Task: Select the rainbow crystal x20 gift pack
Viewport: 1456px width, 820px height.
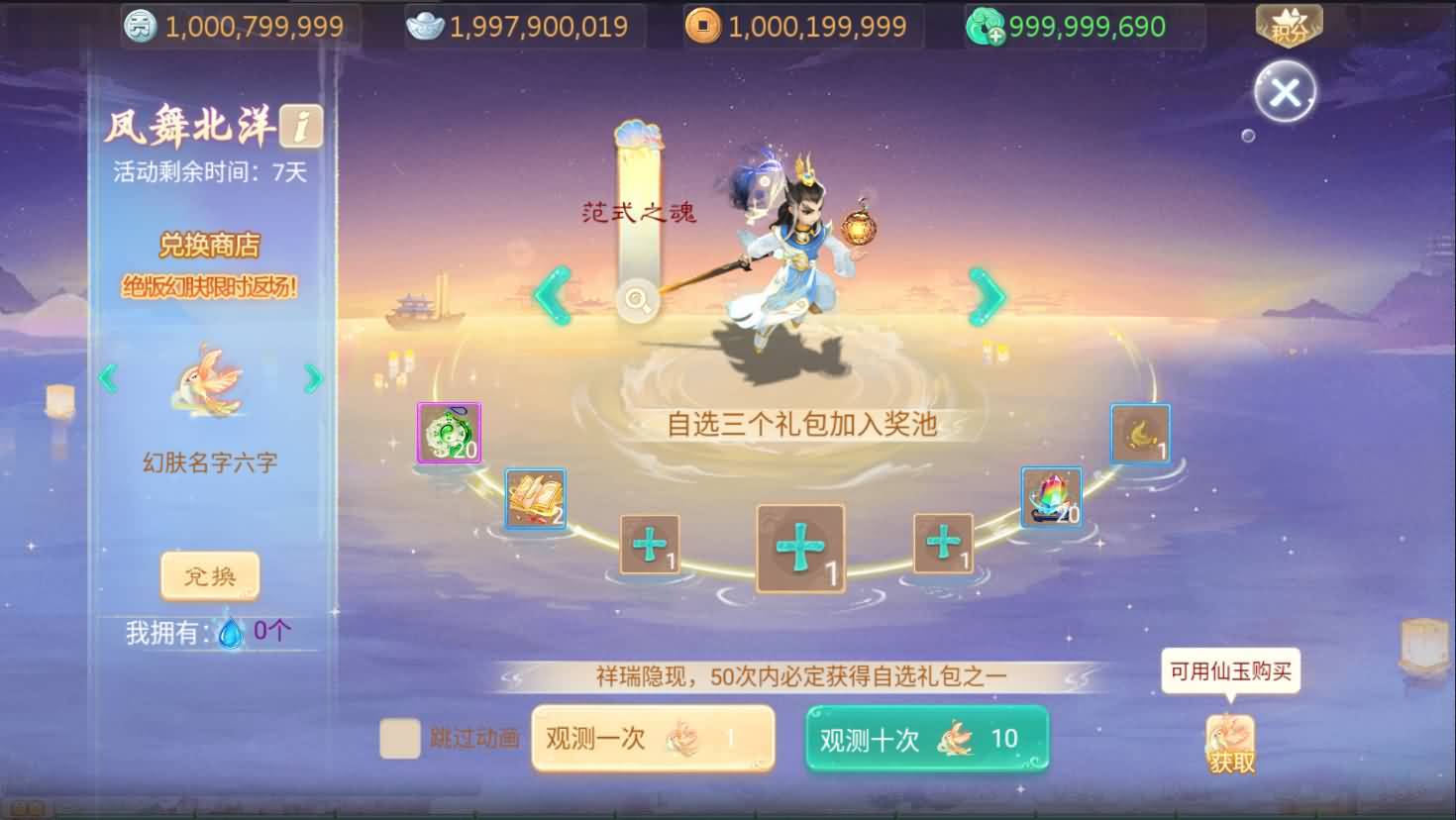Action: [x=1051, y=496]
